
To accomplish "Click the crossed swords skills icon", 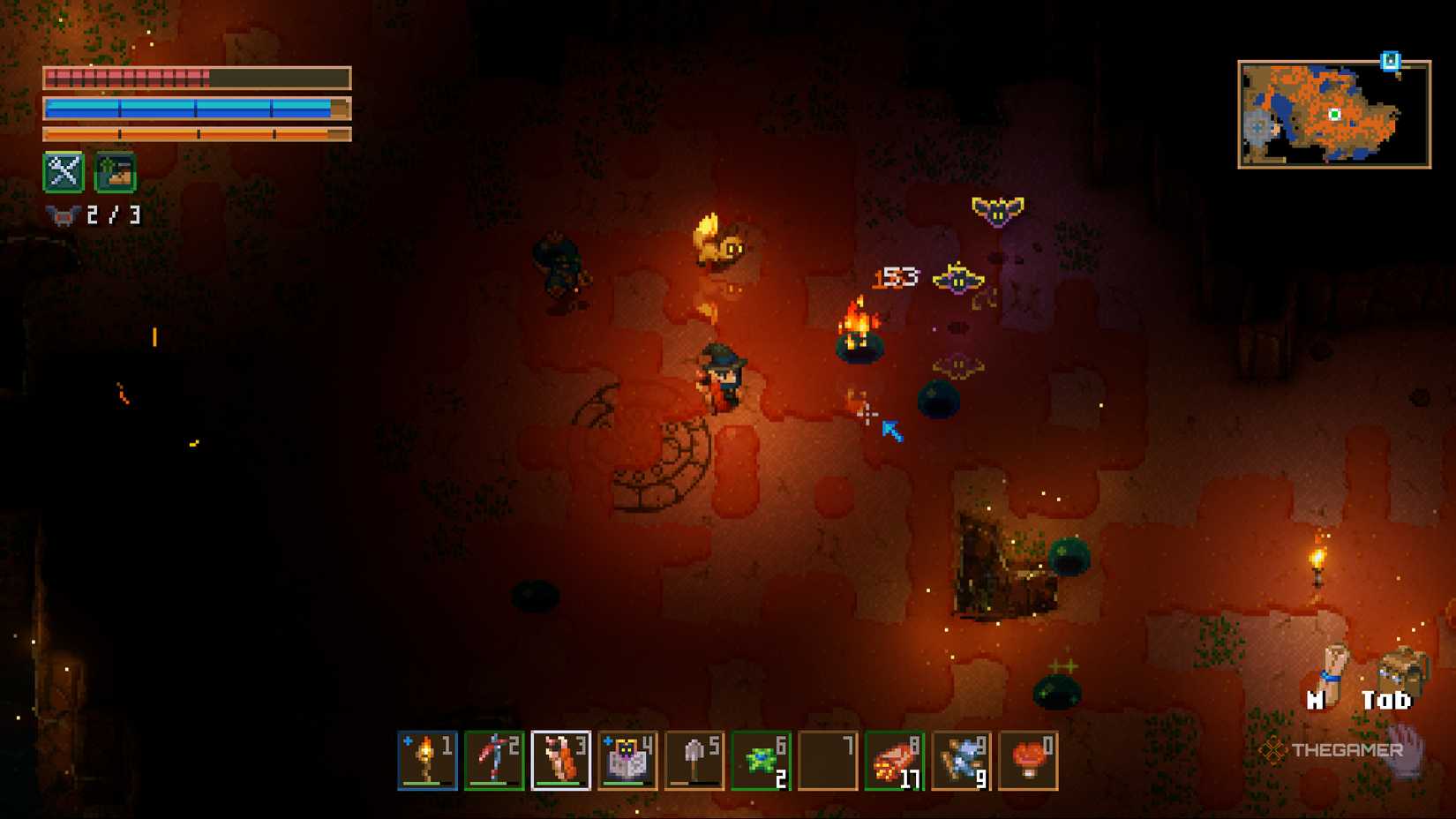I will tap(63, 172).
